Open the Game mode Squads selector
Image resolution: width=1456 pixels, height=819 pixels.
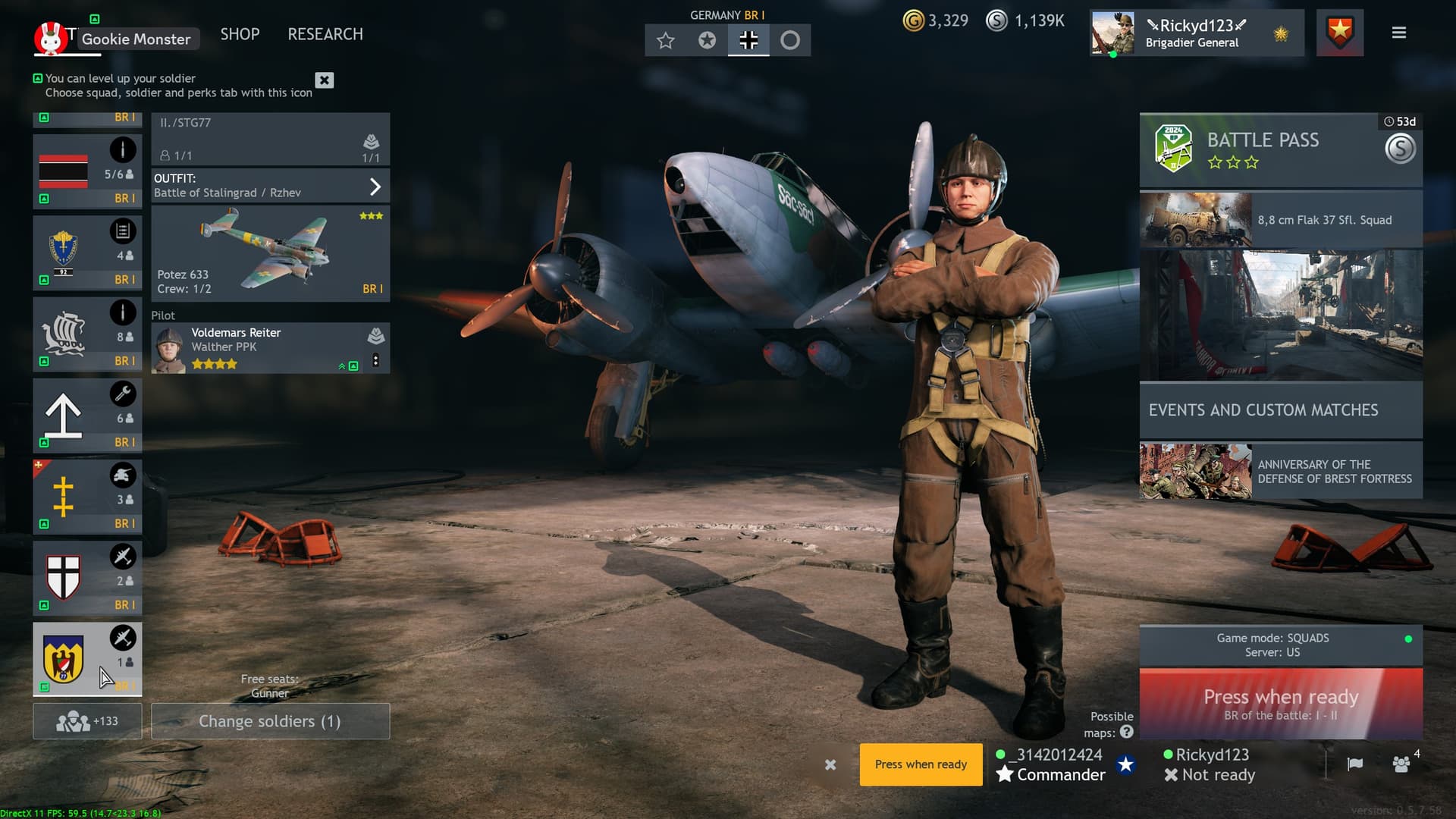coord(1280,645)
